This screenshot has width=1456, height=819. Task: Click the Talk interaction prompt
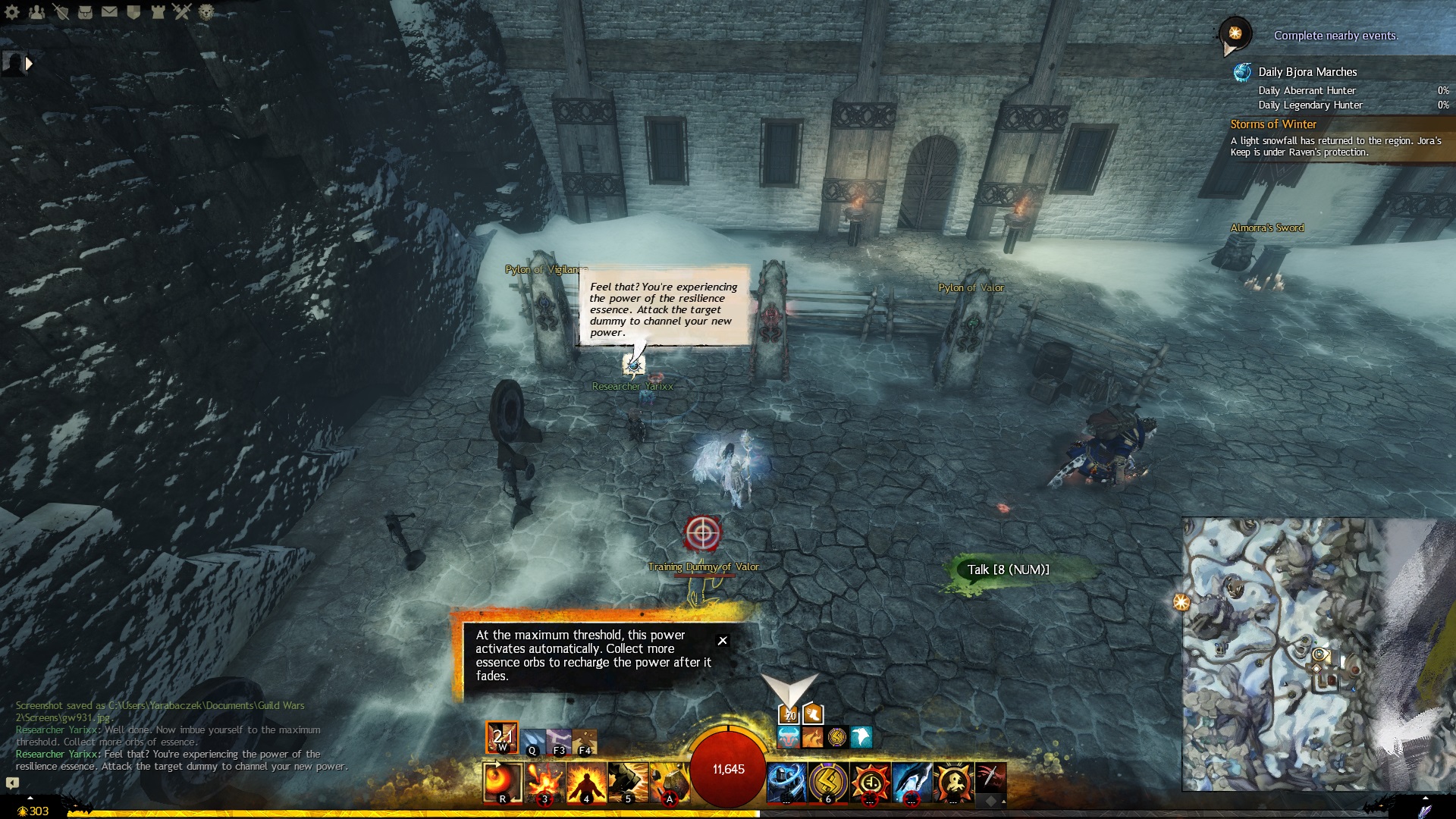[1008, 570]
